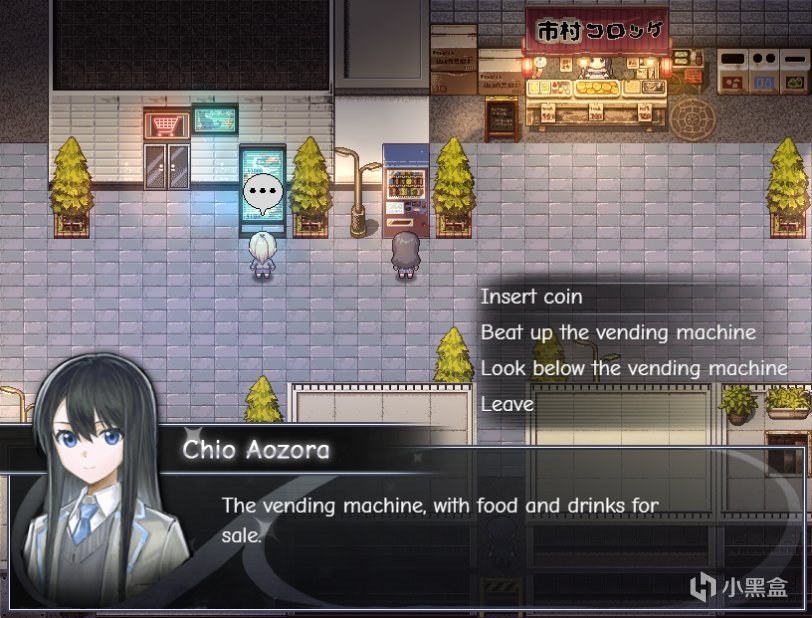Choose the Insert coin option
The width and height of the screenshot is (812, 618).
coord(531,297)
